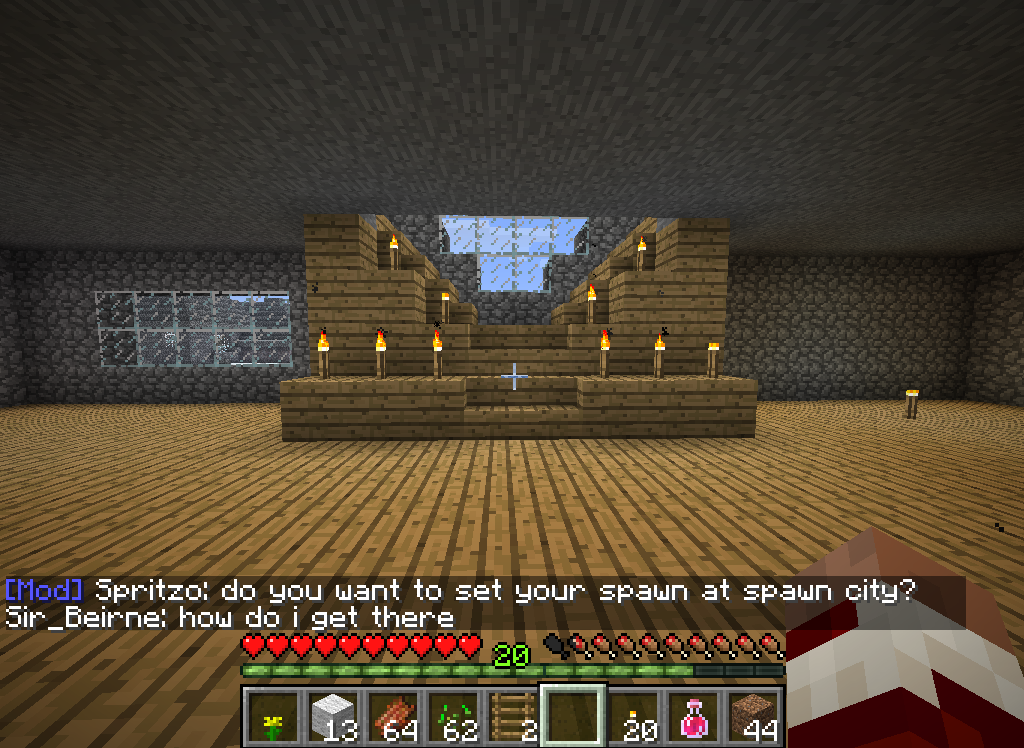
Task: Select the dirt block stack of 44
Action: coord(754,717)
